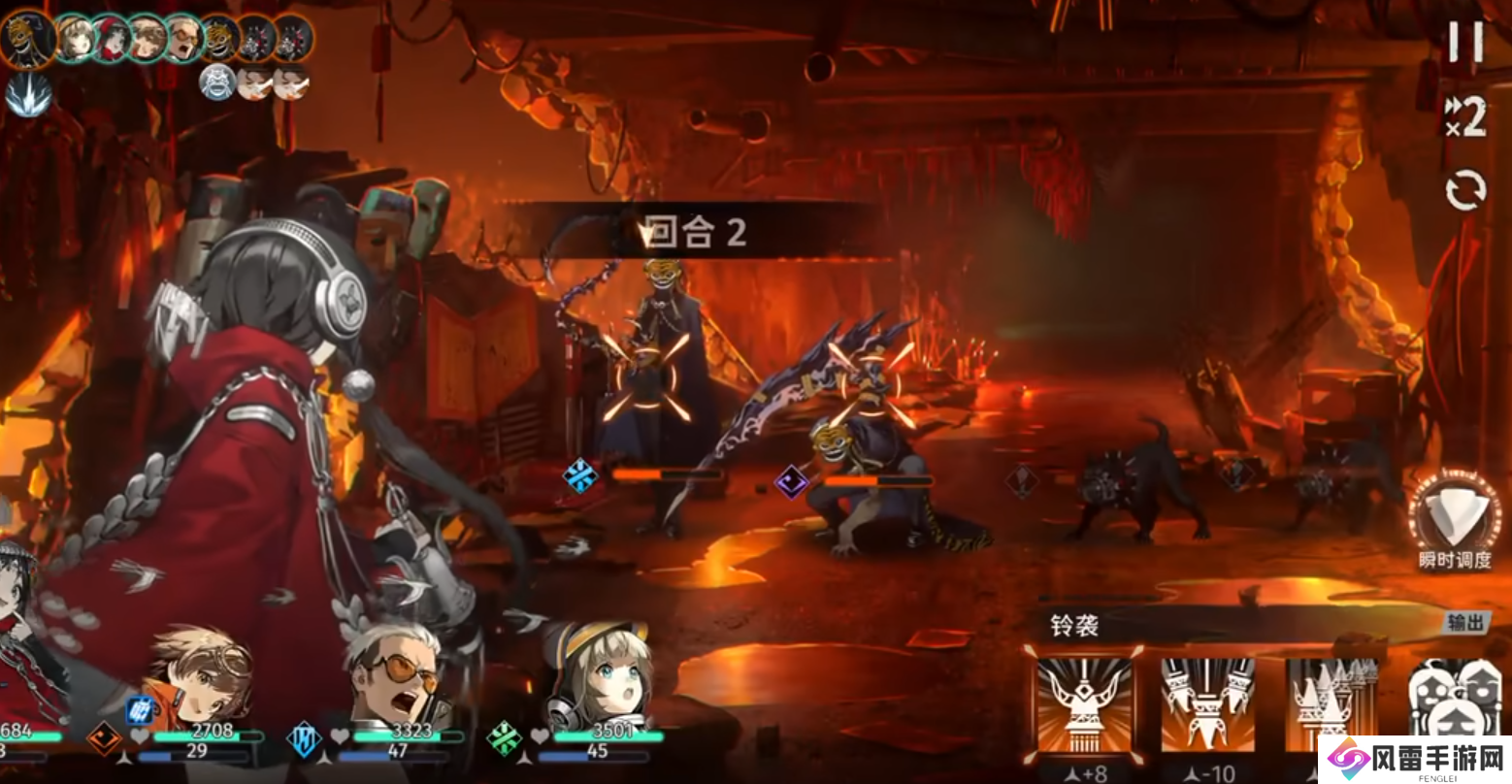1512x784 pixels.
Task: Select the goggles boy party portrait at bottom
Action: pos(201,676)
